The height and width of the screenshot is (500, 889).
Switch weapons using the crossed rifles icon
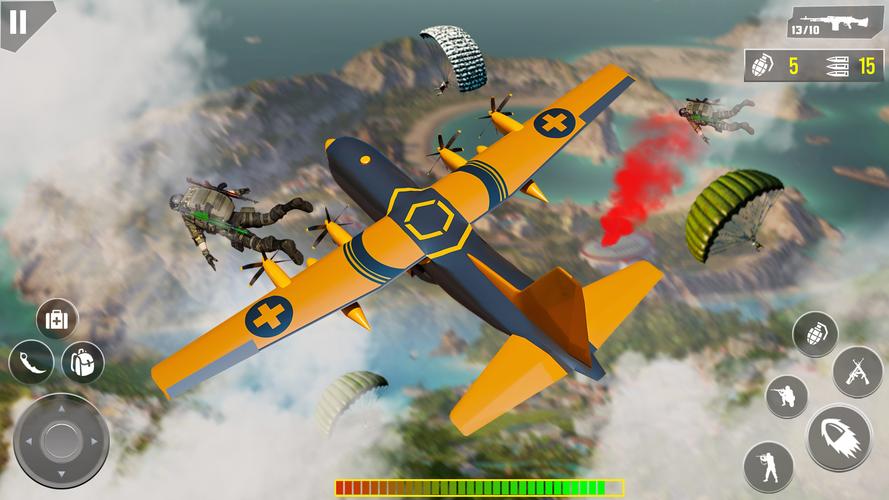click(857, 372)
